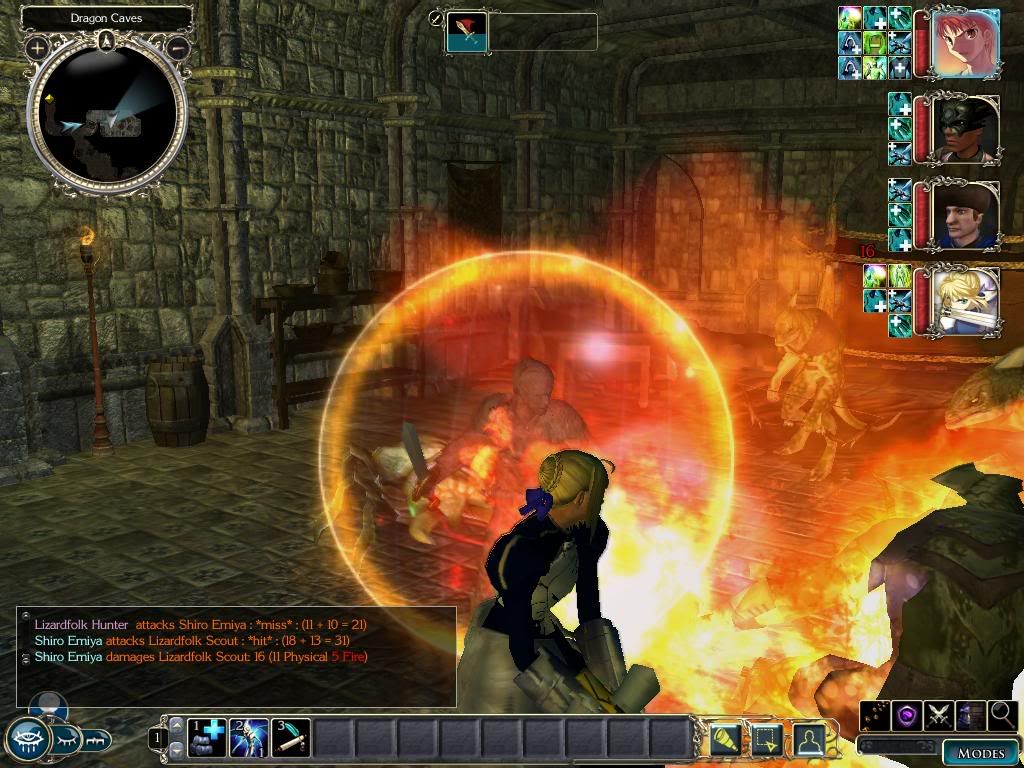Use hotbar slot 1 healing kit
This screenshot has height=768, width=1024.
207,739
